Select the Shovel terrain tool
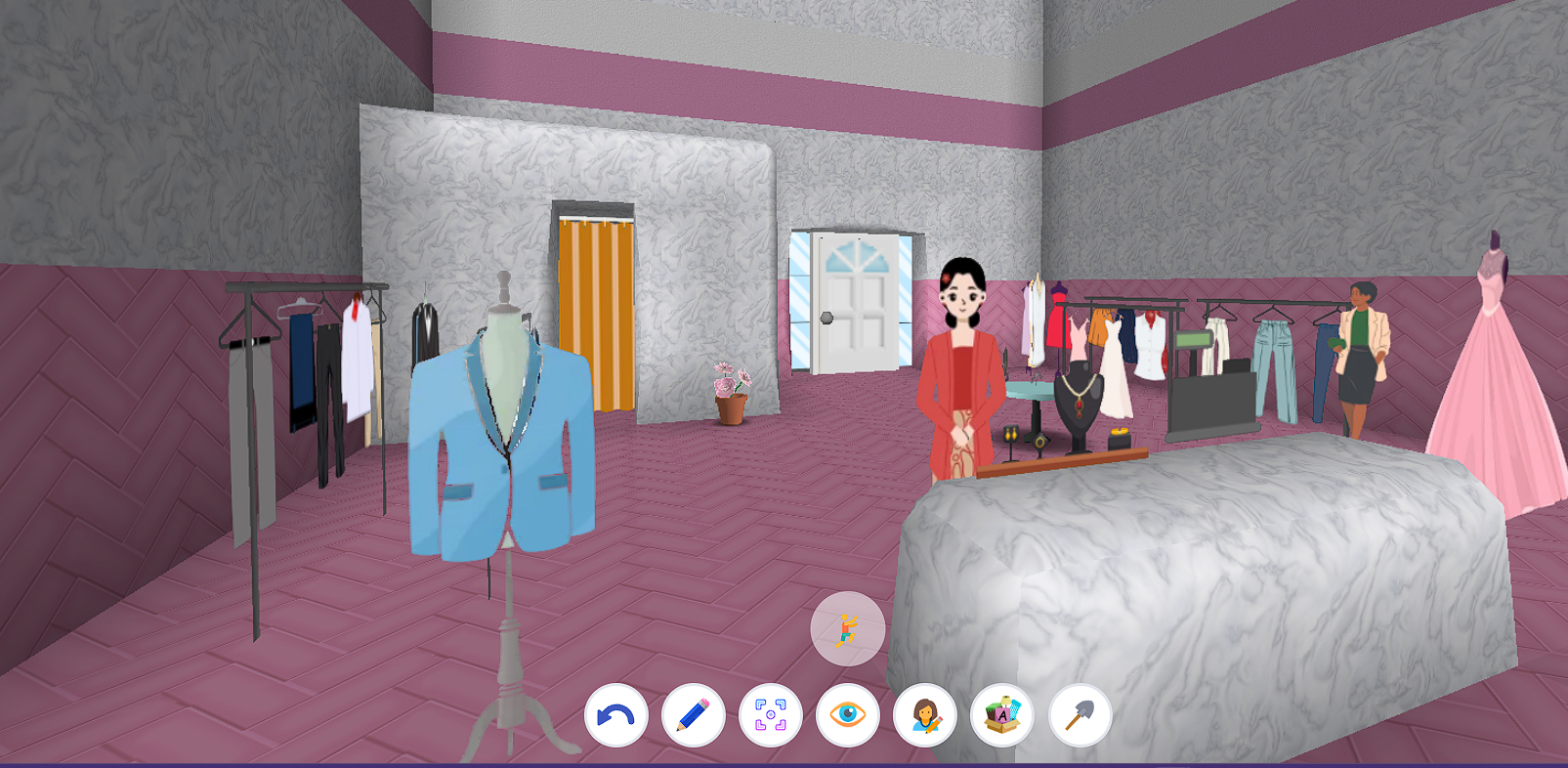Image resolution: width=1568 pixels, height=768 pixels. pos(1081,717)
